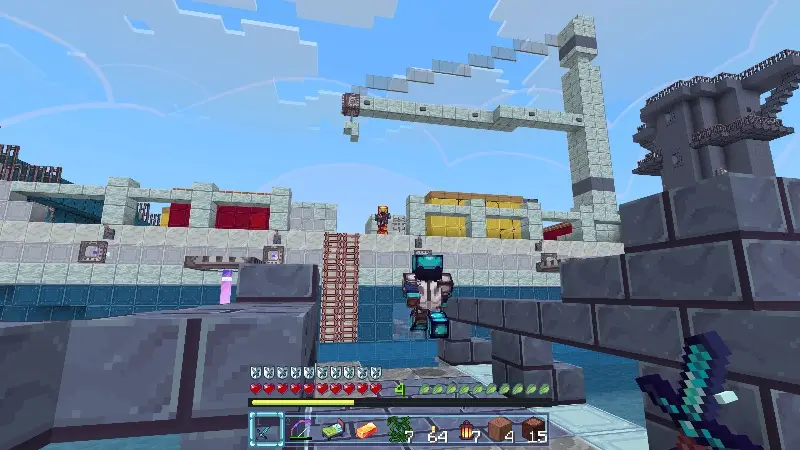Select the enchanted bow slot
This screenshot has height=450, width=800.
click(300, 430)
